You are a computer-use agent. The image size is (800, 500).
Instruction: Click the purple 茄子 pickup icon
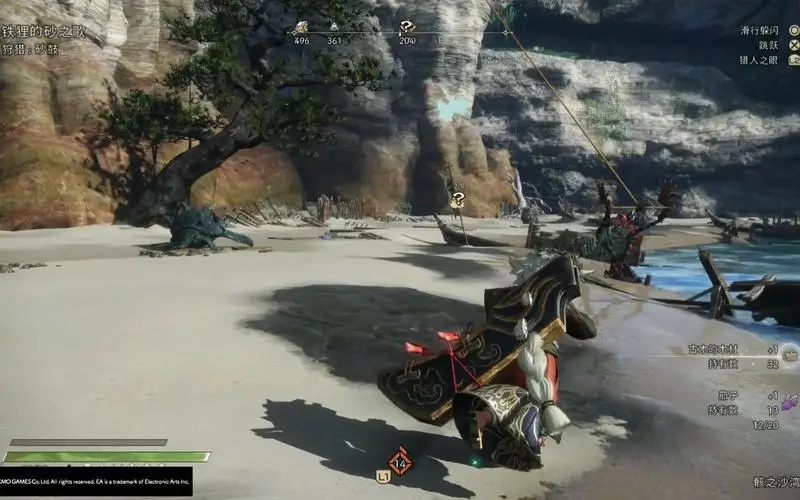(788, 402)
